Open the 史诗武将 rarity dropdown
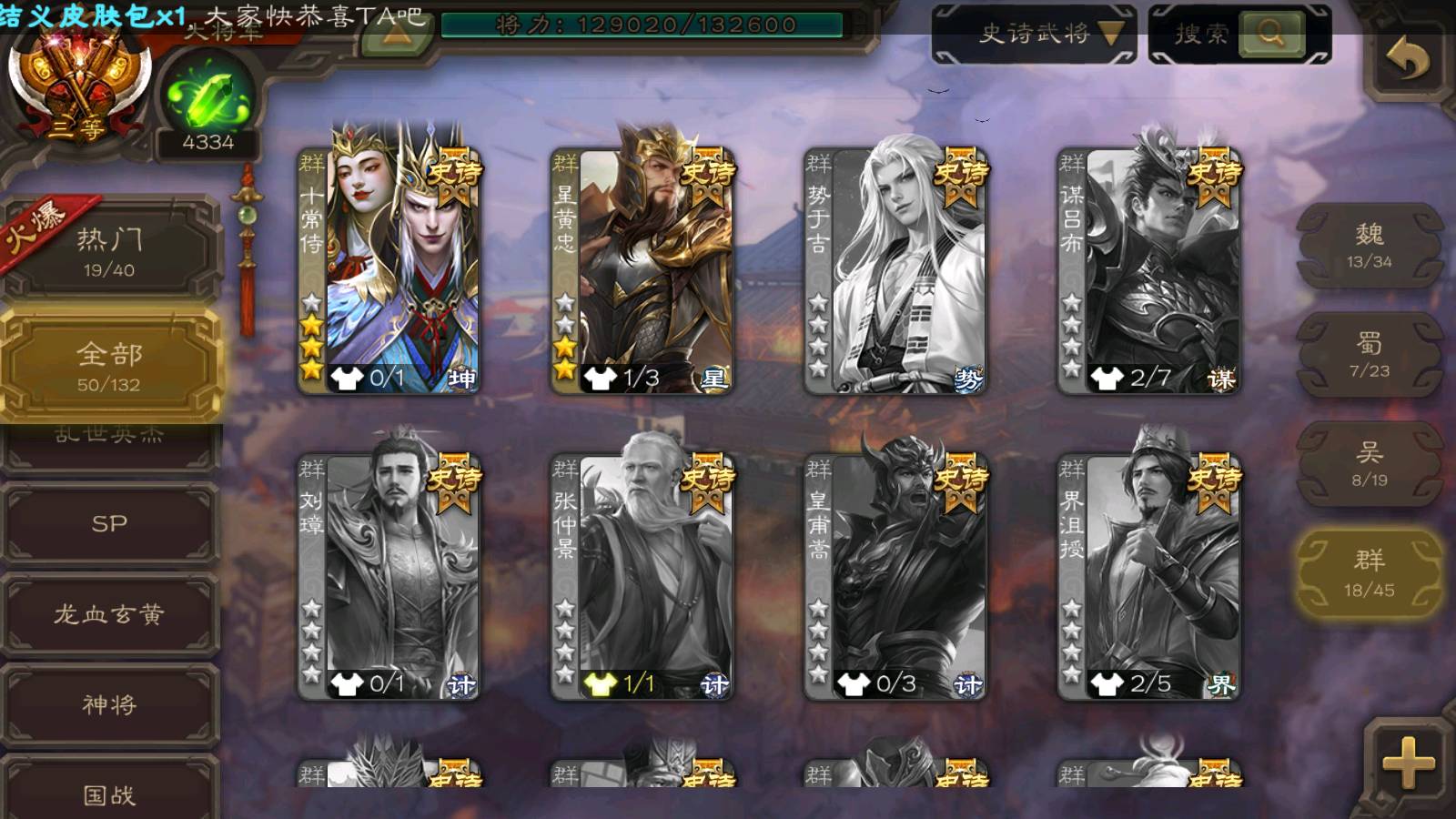 click(1034, 35)
